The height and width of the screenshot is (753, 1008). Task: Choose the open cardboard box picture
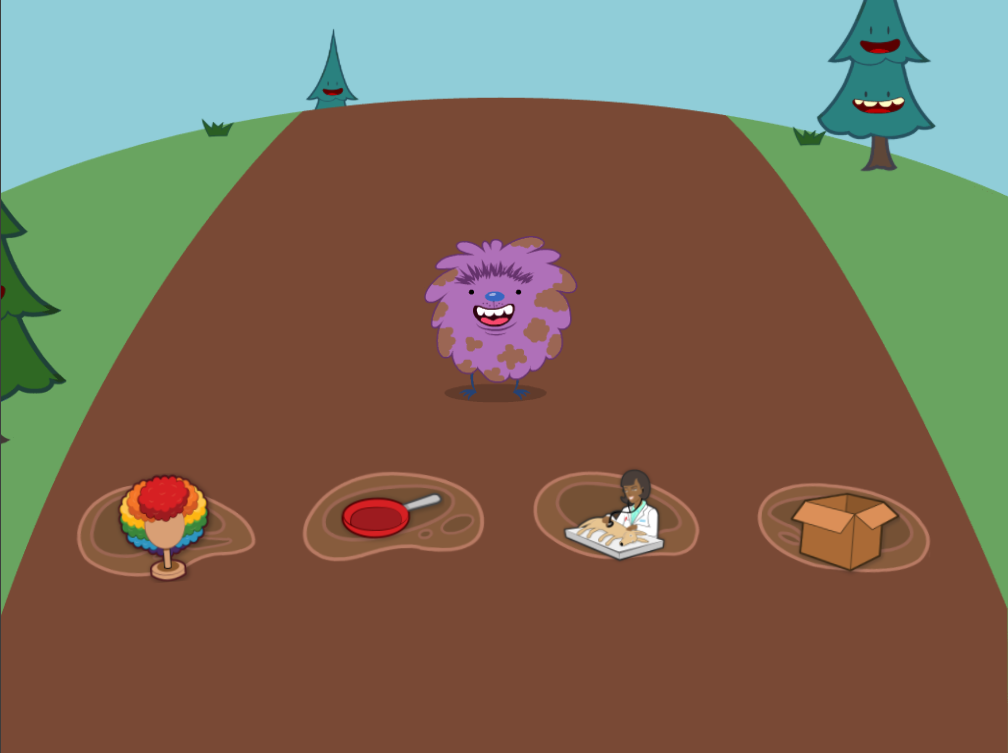tap(843, 529)
